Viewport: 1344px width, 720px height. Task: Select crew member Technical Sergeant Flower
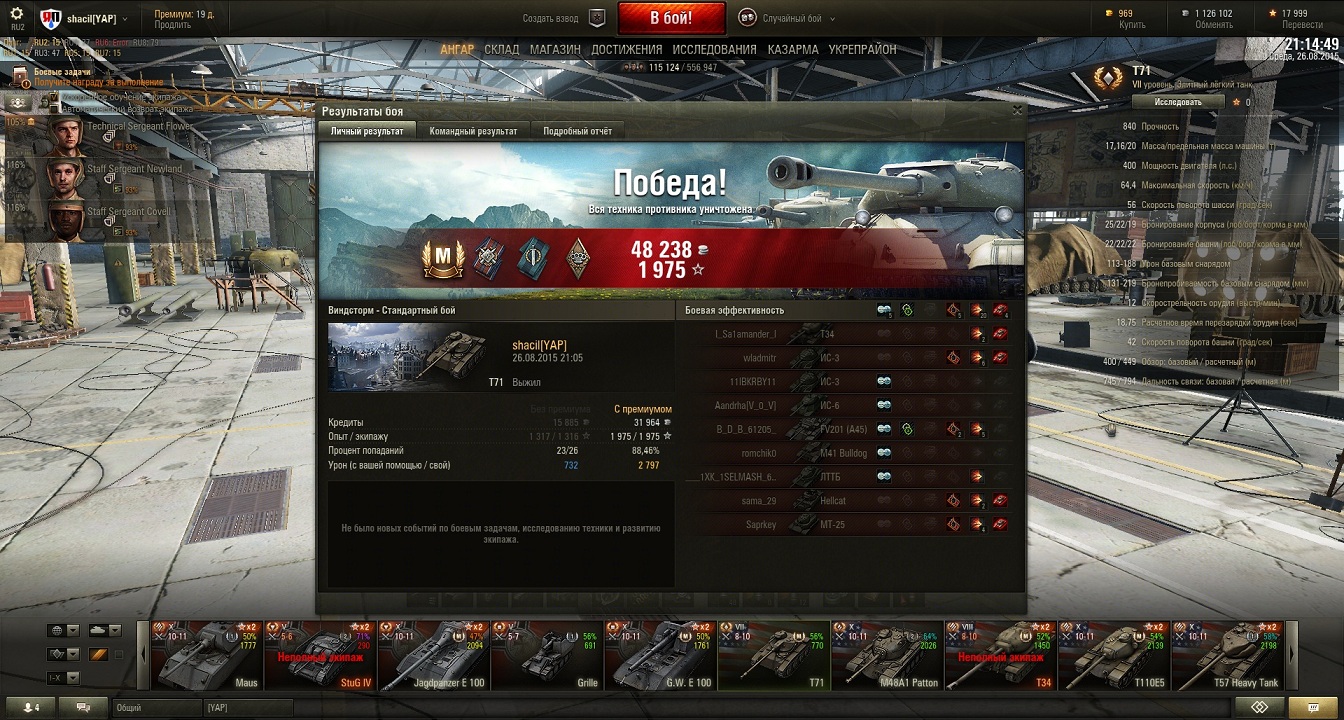tap(100, 135)
